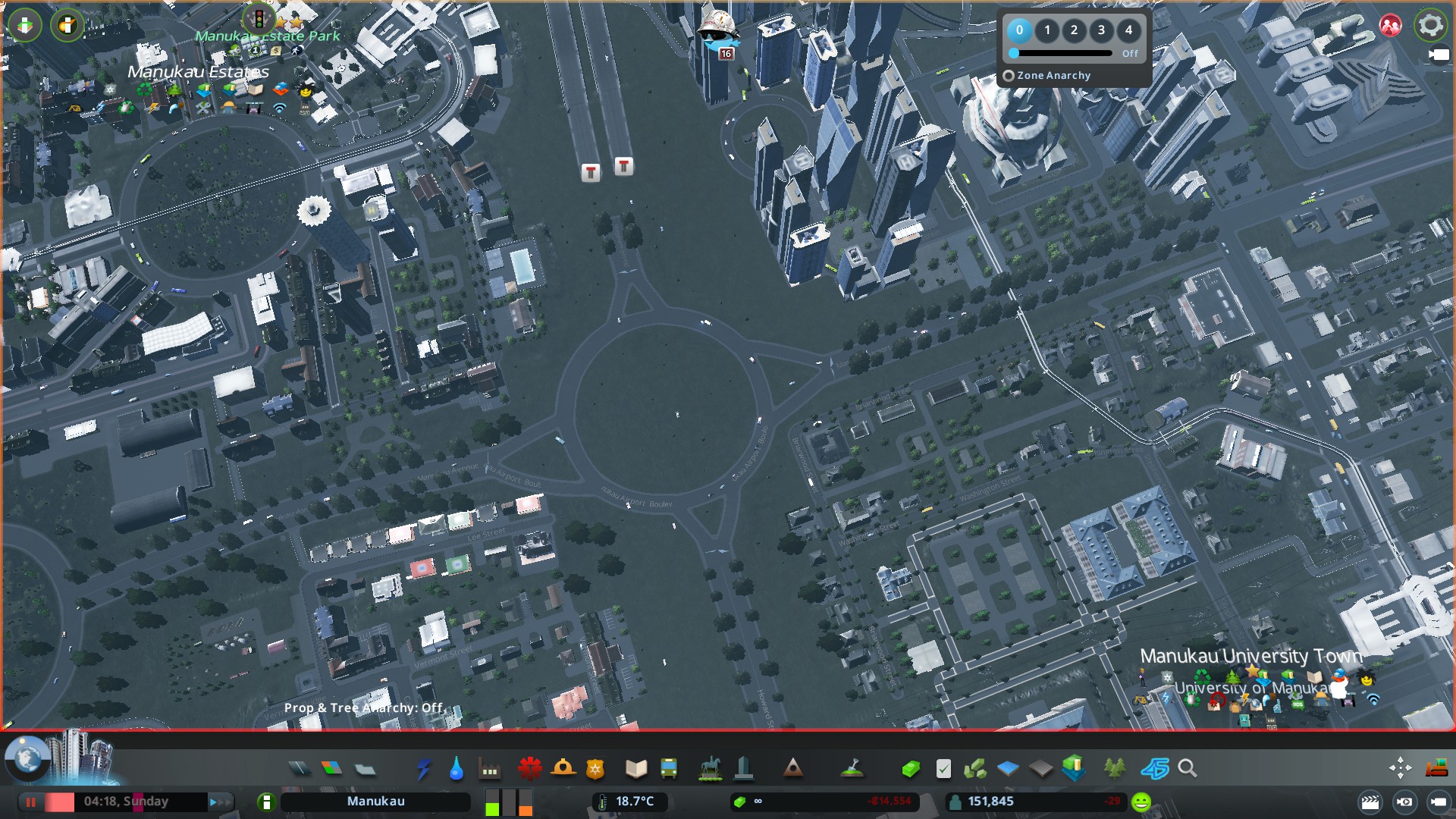
Task: Change game speed with the arrows button
Action: point(218,802)
